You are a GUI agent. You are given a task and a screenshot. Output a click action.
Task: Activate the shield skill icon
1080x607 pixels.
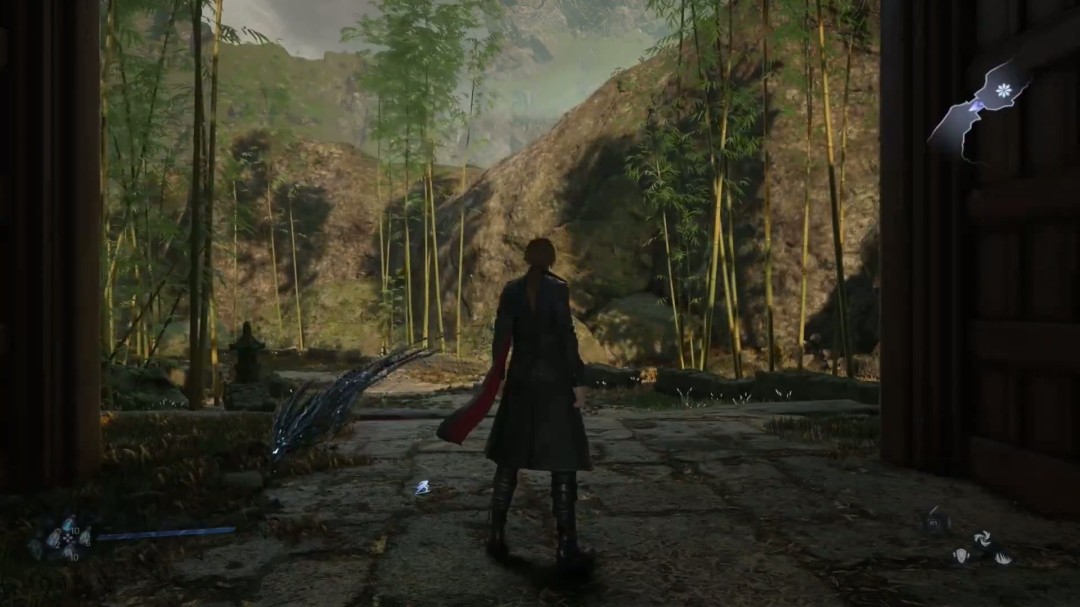point(961,555)
